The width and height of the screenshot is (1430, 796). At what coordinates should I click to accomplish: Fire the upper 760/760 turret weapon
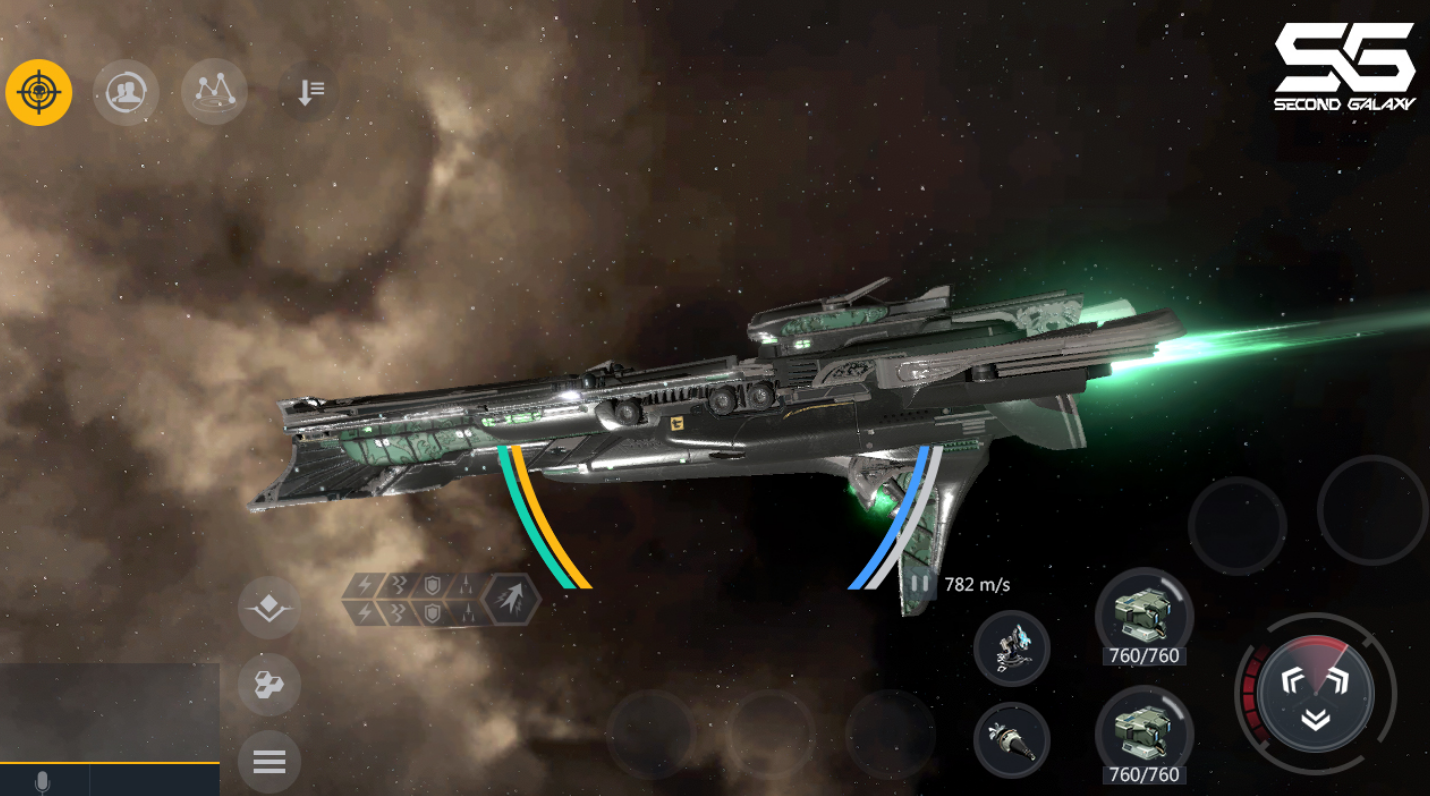tap(1144, 614)
